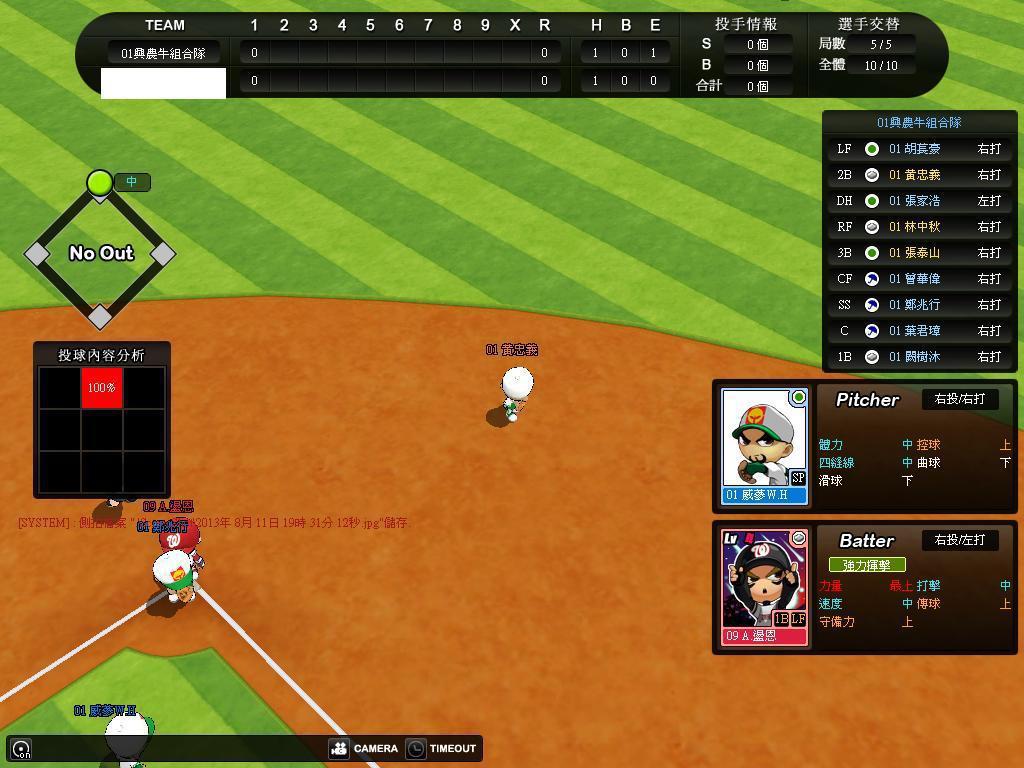1024x768 pixels.
Task: Click the 強力揮擊 power swing label
Action: click(867, 565)
